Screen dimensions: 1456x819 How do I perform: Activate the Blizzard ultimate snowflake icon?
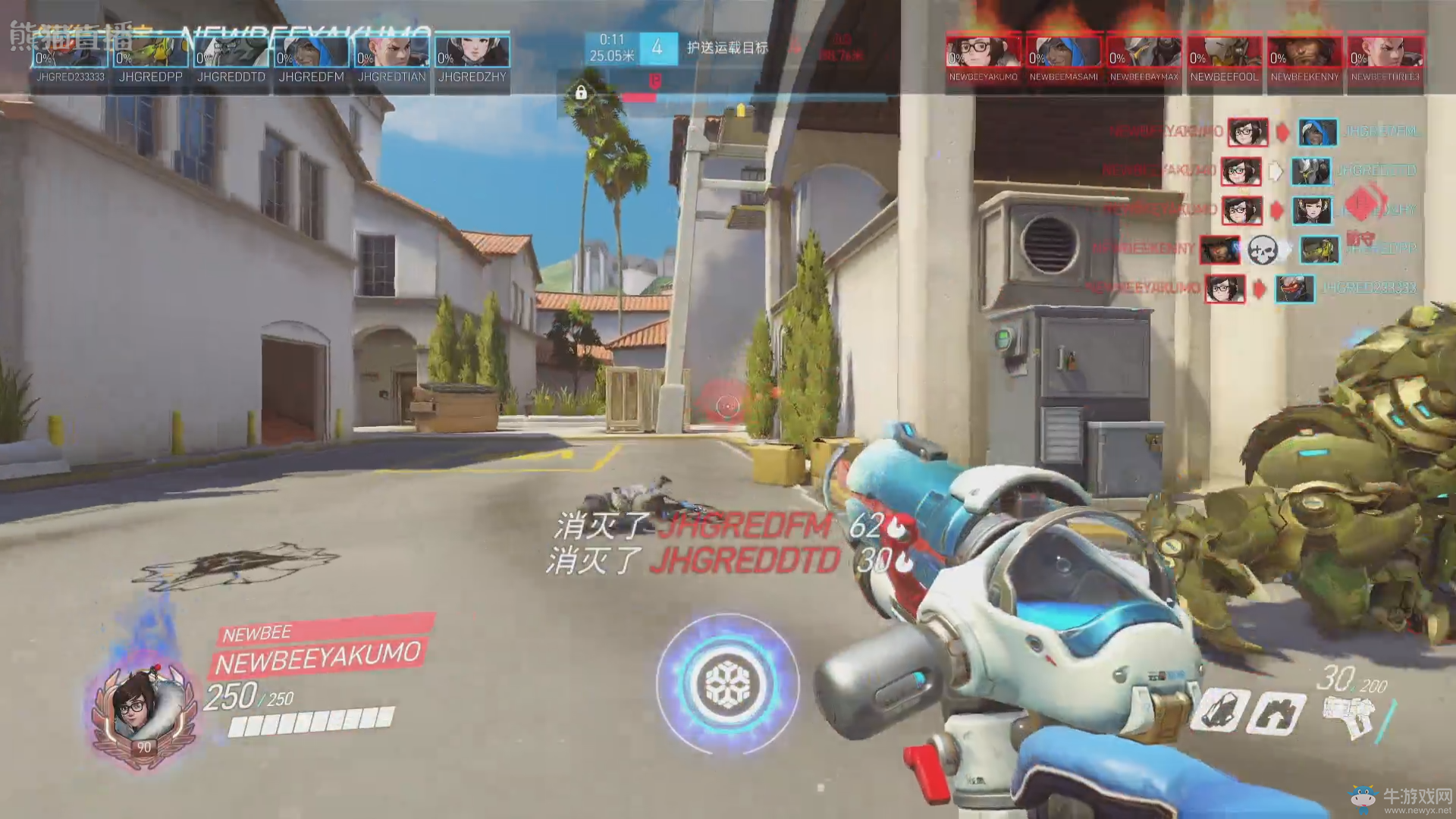tap(728, 684)
